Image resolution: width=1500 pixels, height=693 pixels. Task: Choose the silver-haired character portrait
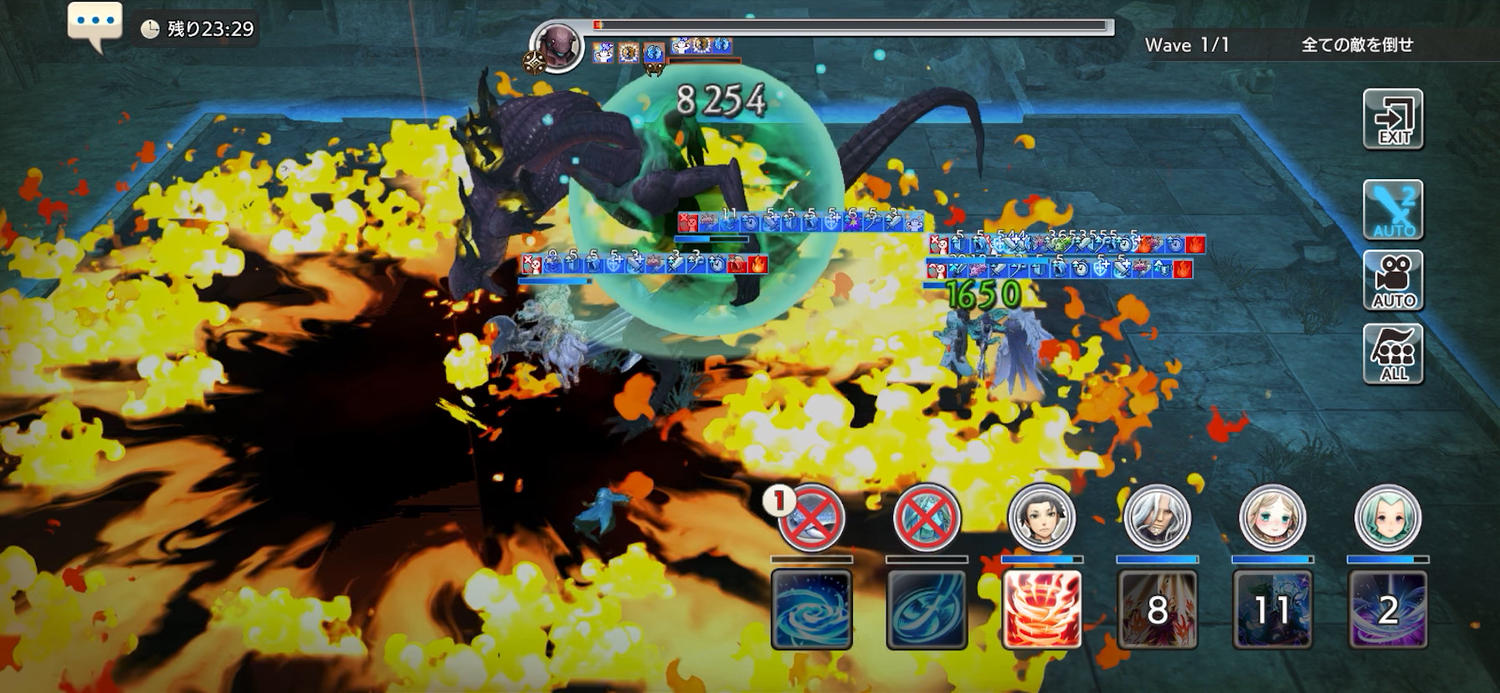click(1157, 518)
